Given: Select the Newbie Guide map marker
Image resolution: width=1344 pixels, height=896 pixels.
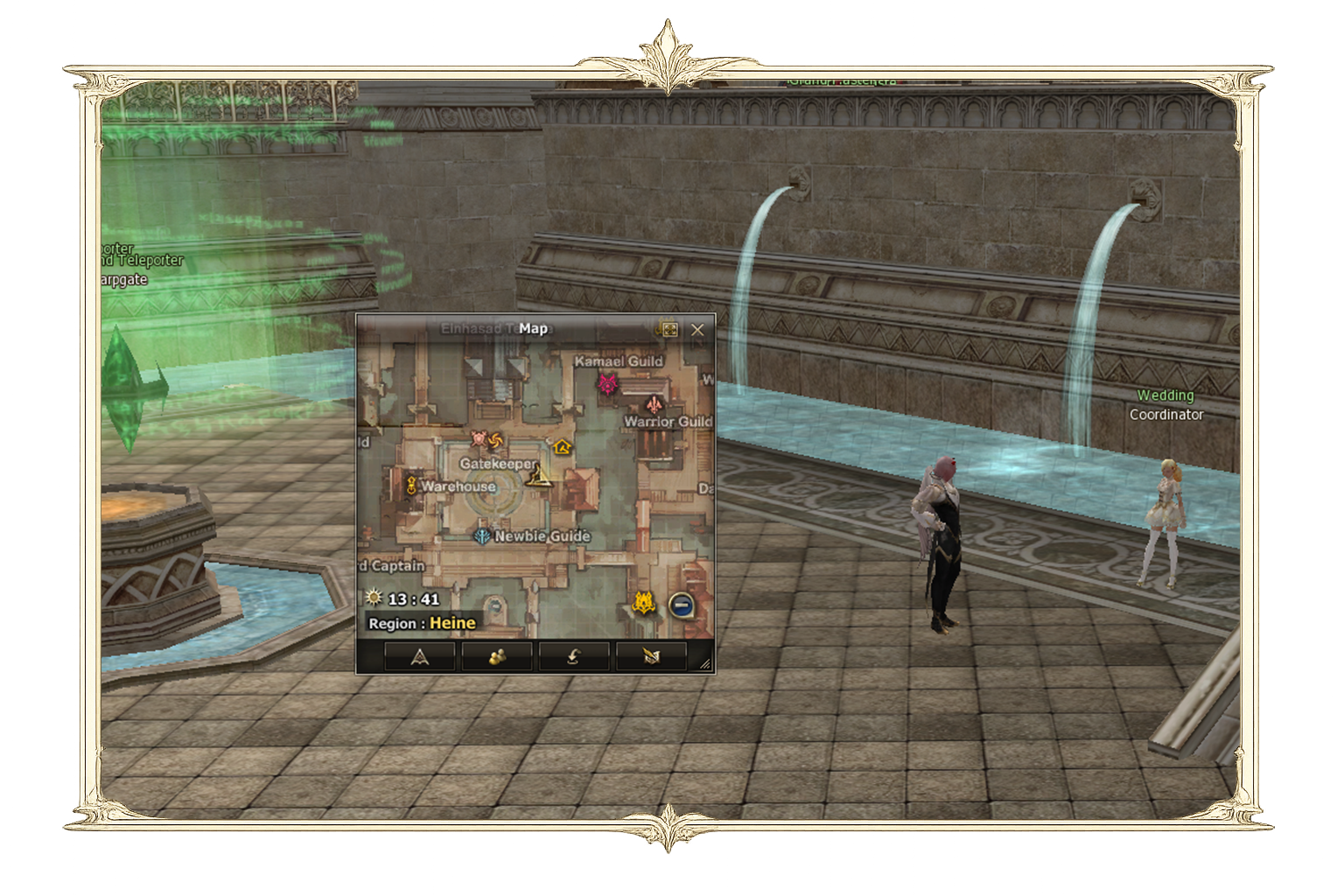Looking at the screenshot, I should tap(481, 535).
